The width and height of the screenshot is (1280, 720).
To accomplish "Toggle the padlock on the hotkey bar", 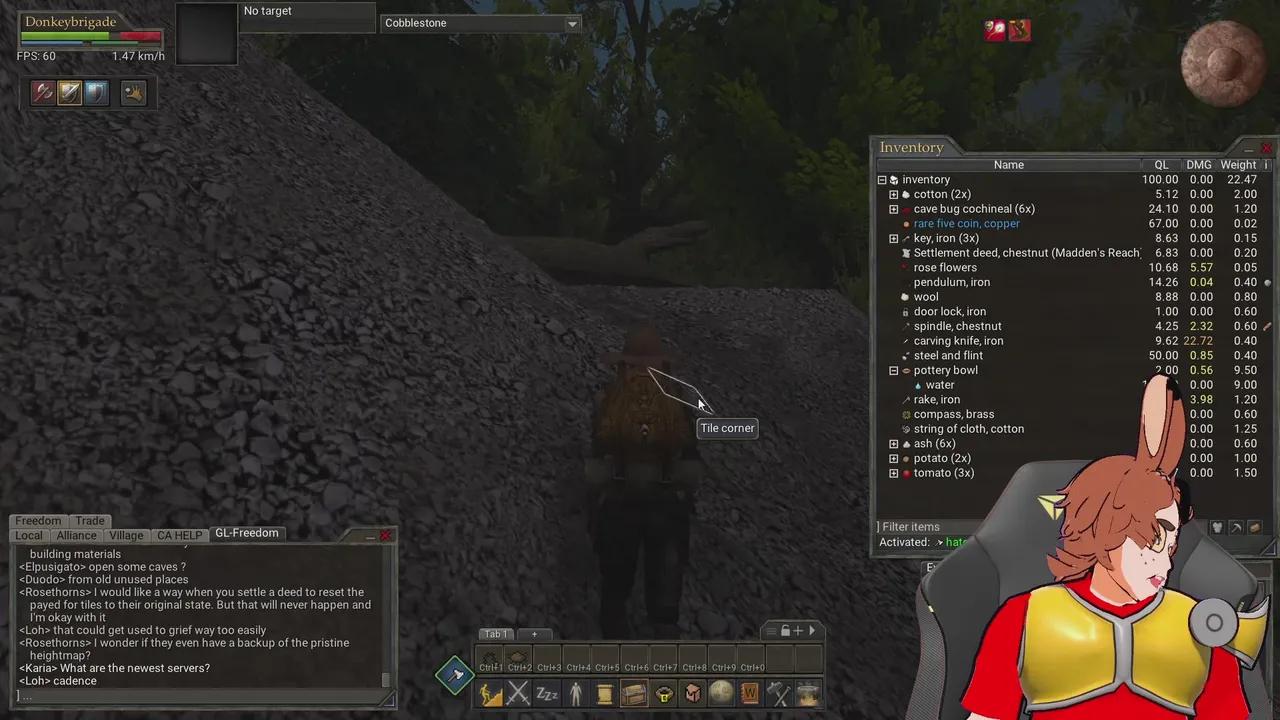I will pyautogui.click(x=786, y=631).
